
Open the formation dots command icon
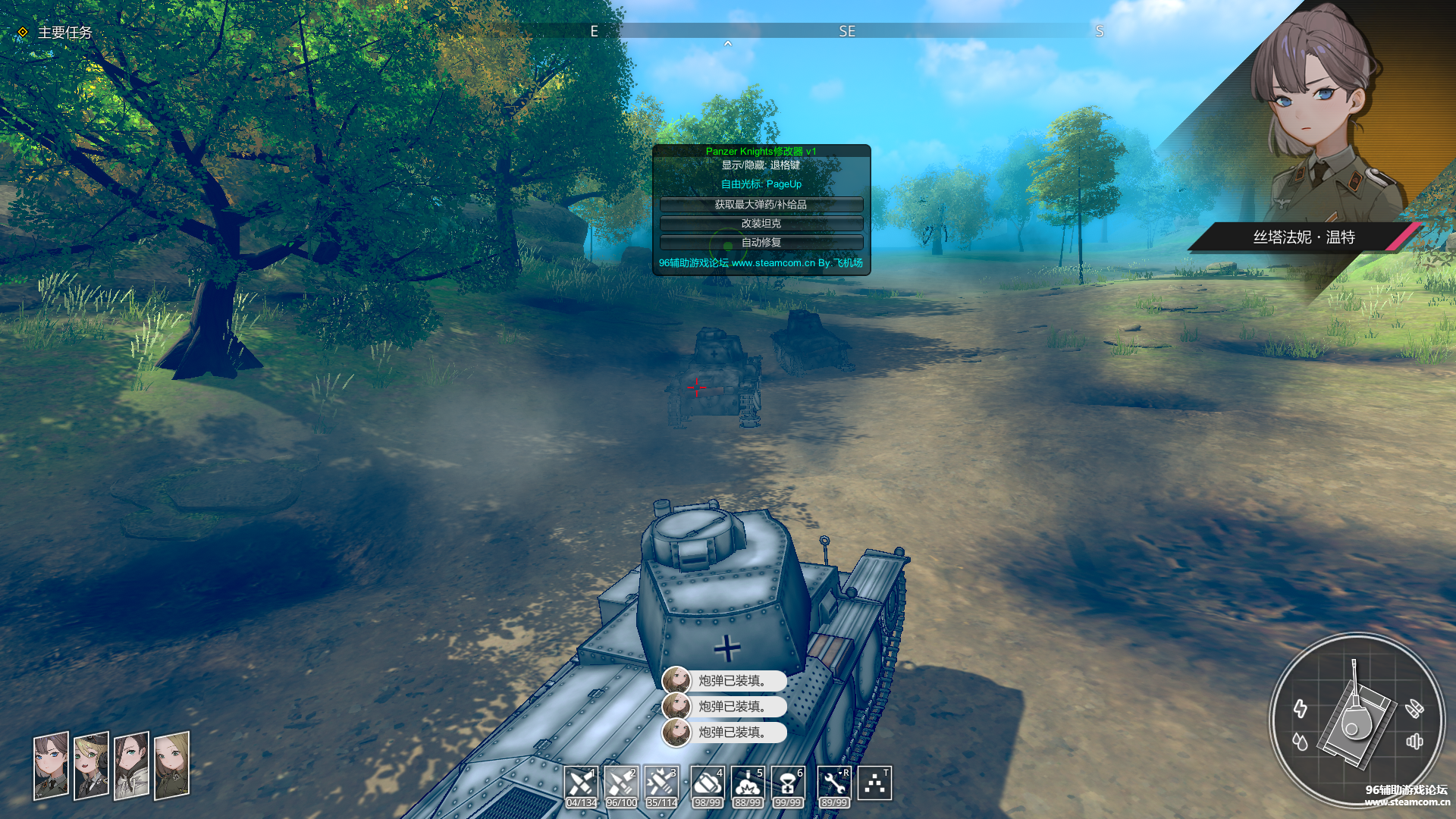875,783
